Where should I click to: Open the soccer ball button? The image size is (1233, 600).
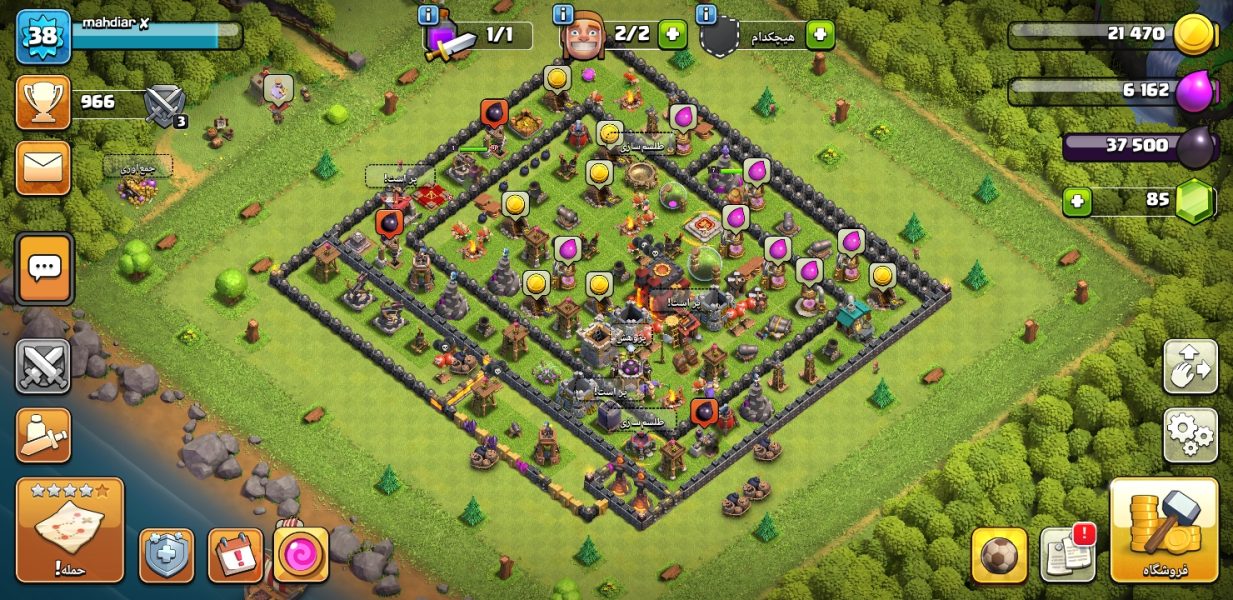point(999,555)
